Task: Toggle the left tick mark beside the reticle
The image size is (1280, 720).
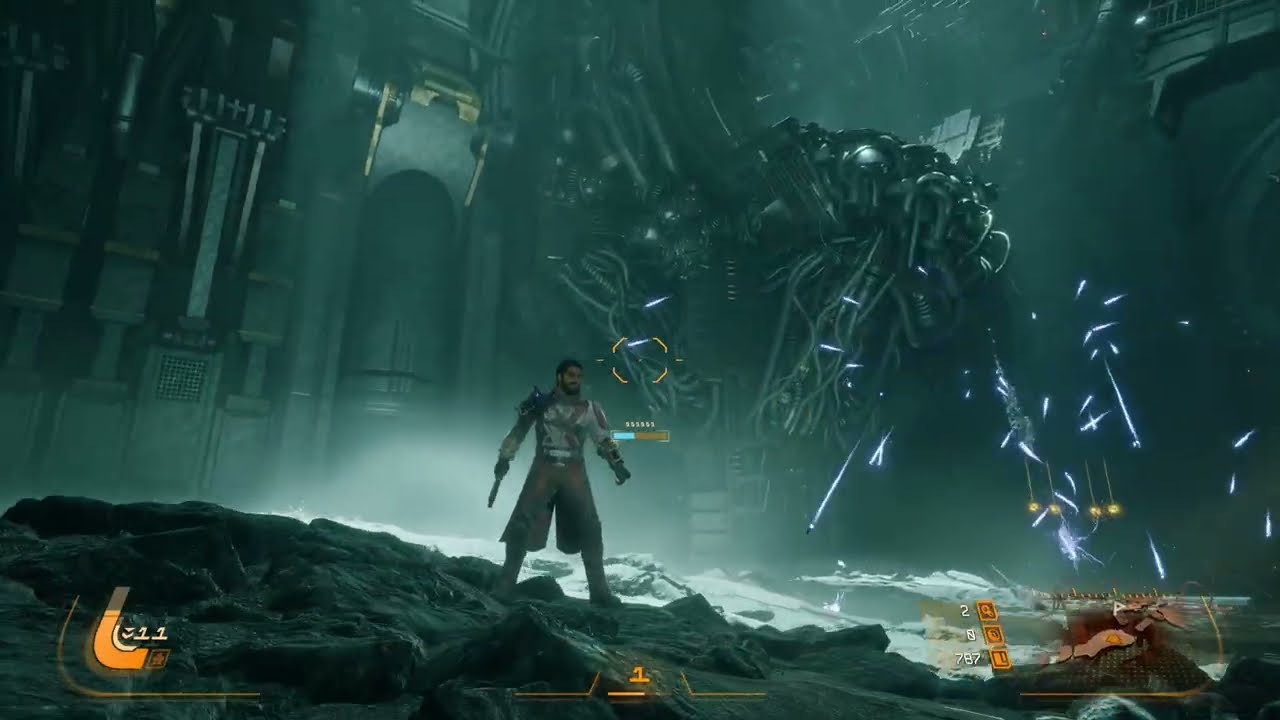Action: coord(601,359)
